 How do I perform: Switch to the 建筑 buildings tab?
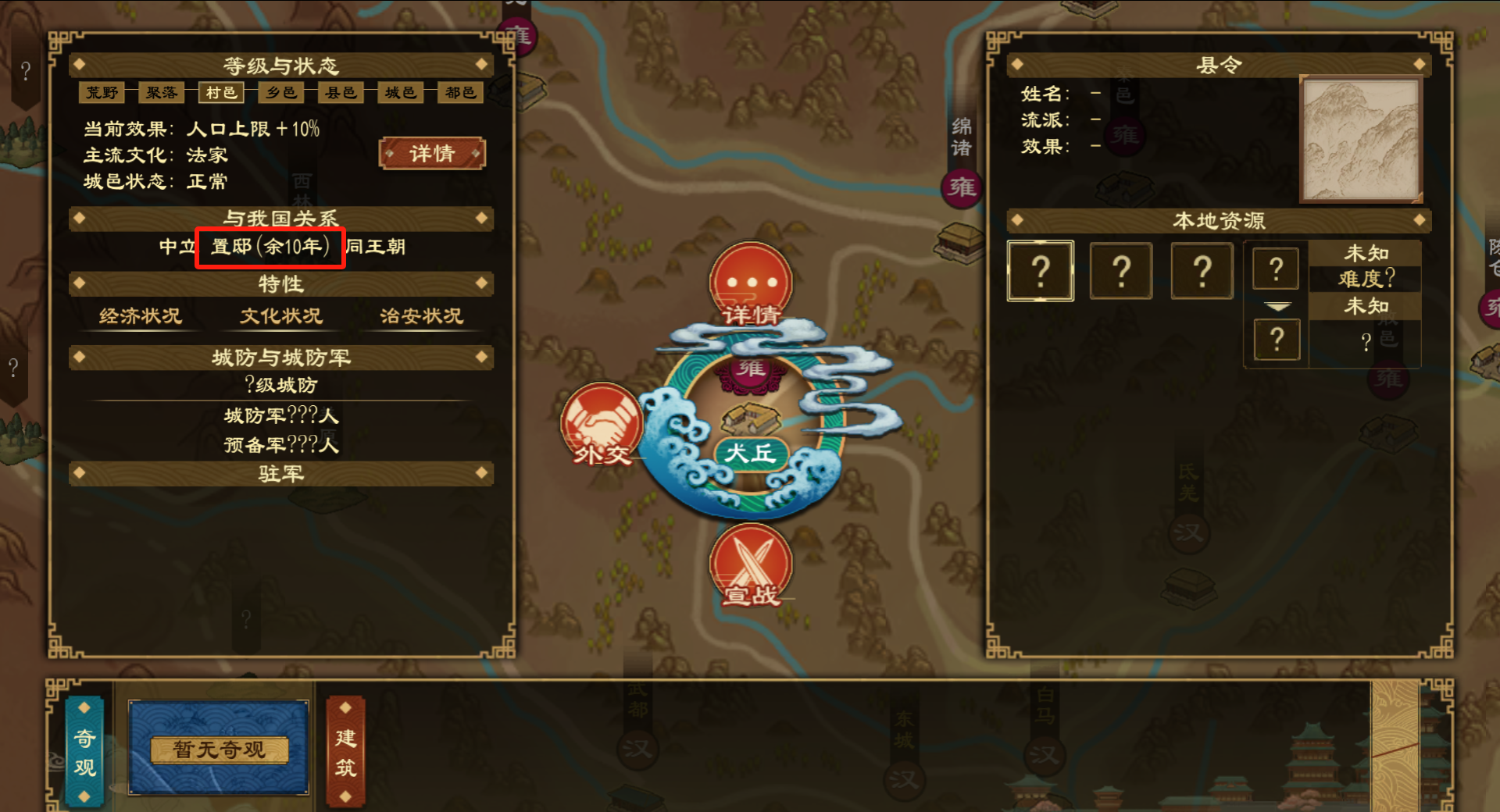pyautogui.click(x=345, y=751)
